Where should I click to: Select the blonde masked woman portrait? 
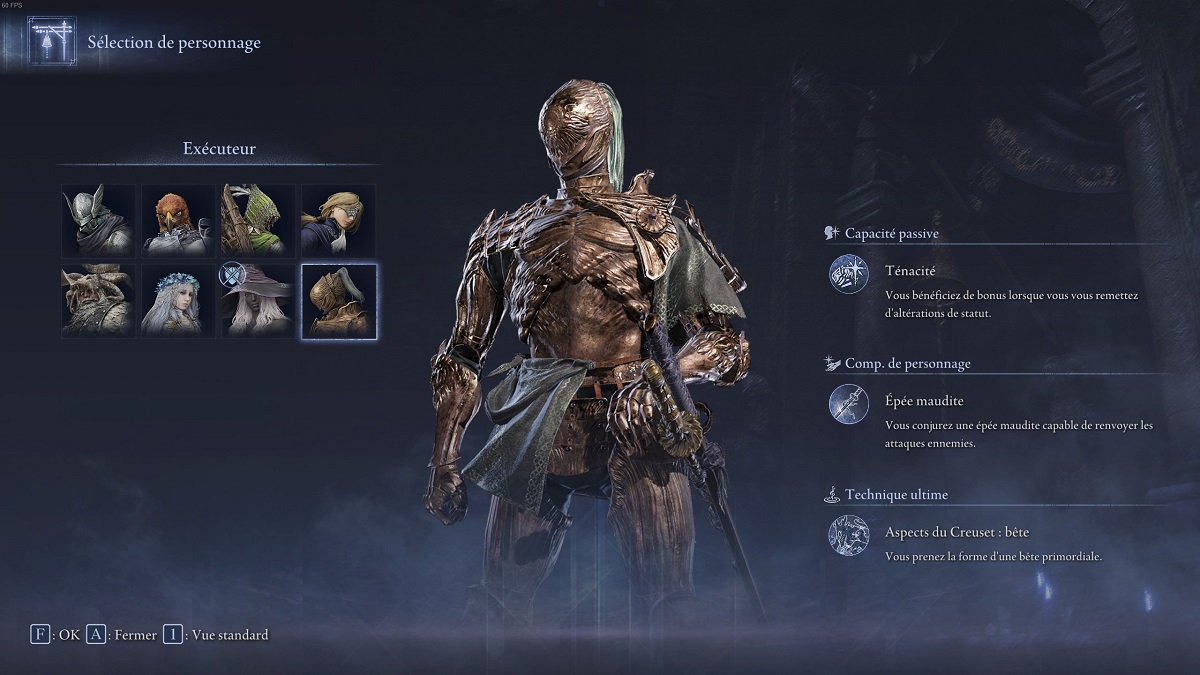338,221
